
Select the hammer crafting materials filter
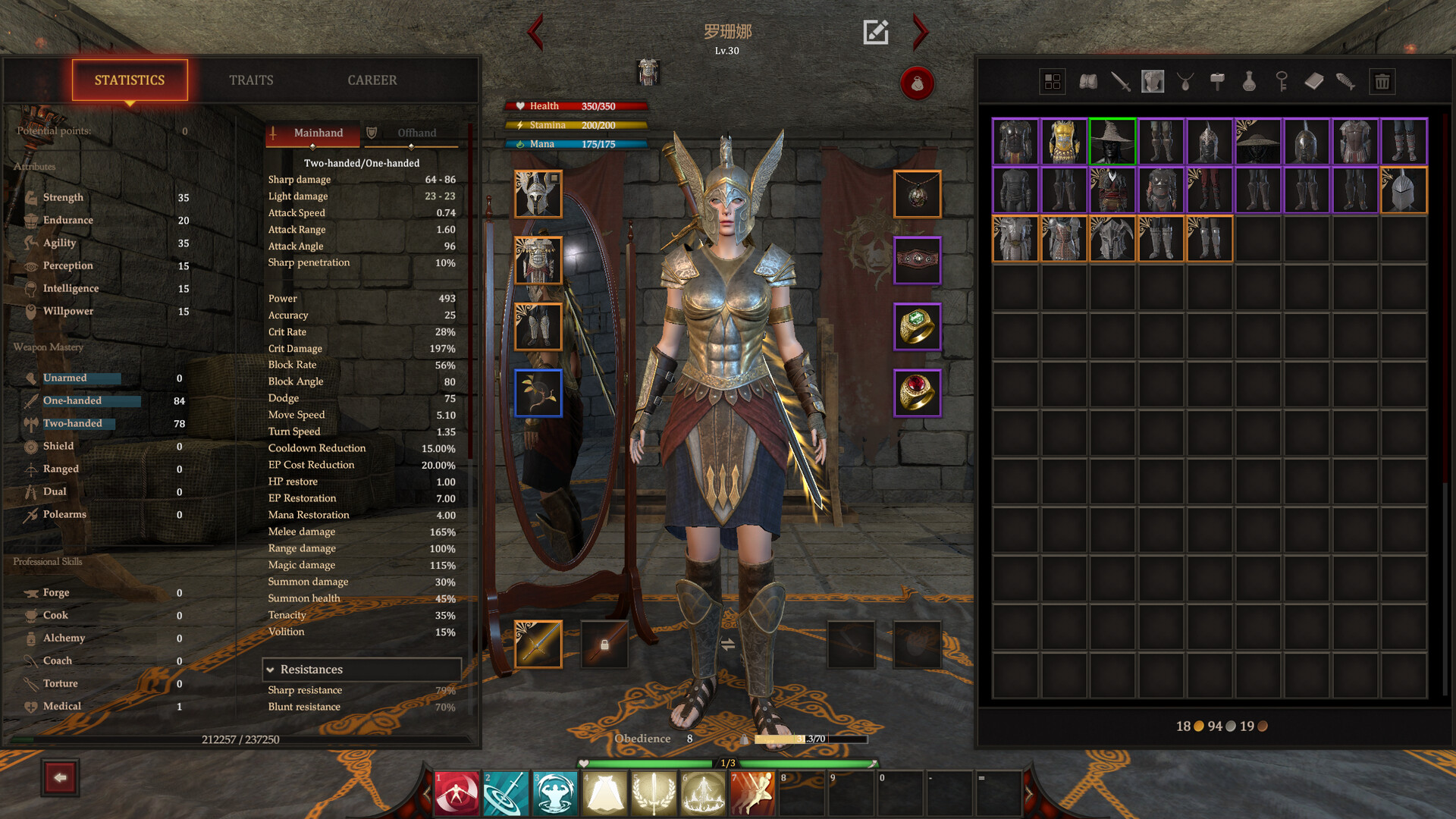(1219, 81)
